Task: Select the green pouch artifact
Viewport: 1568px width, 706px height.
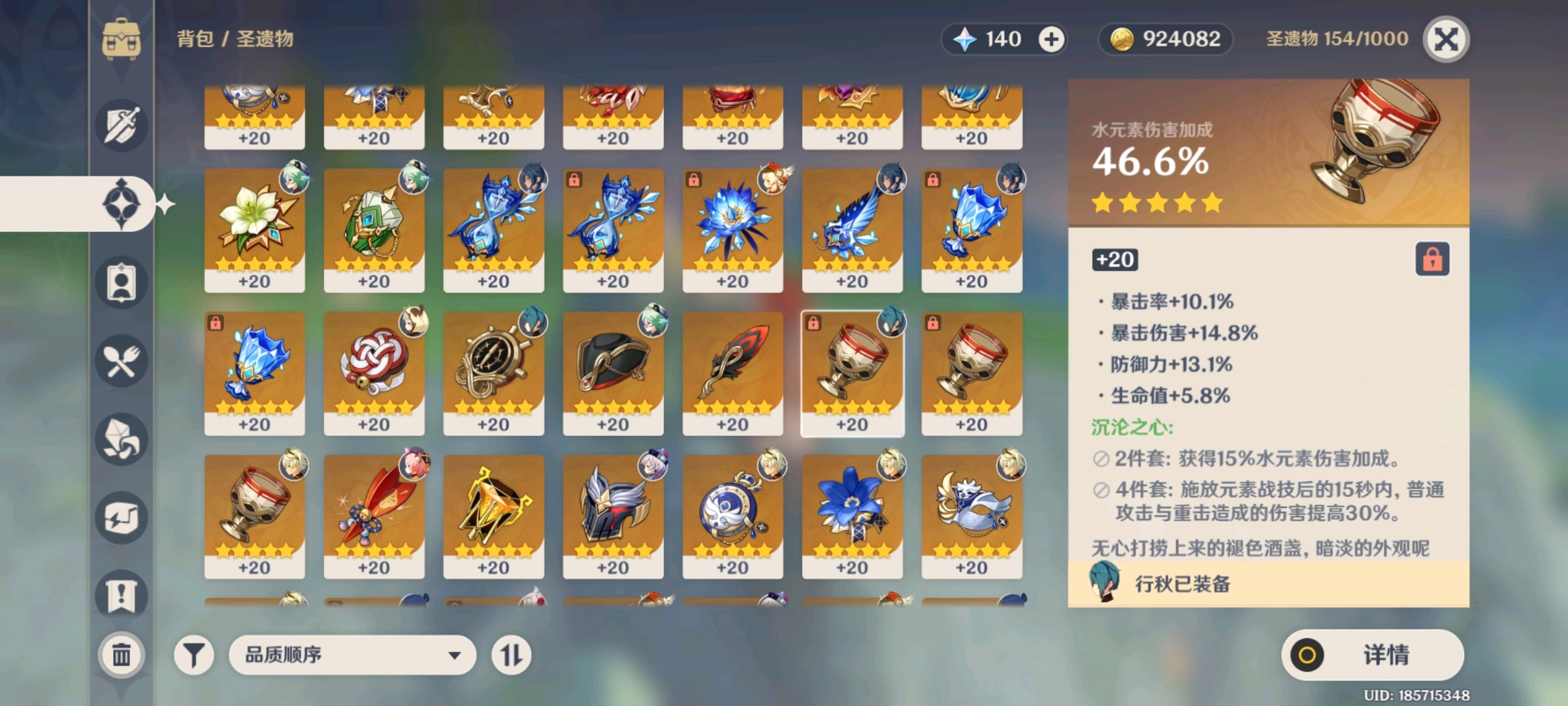Action: point(374,229)
